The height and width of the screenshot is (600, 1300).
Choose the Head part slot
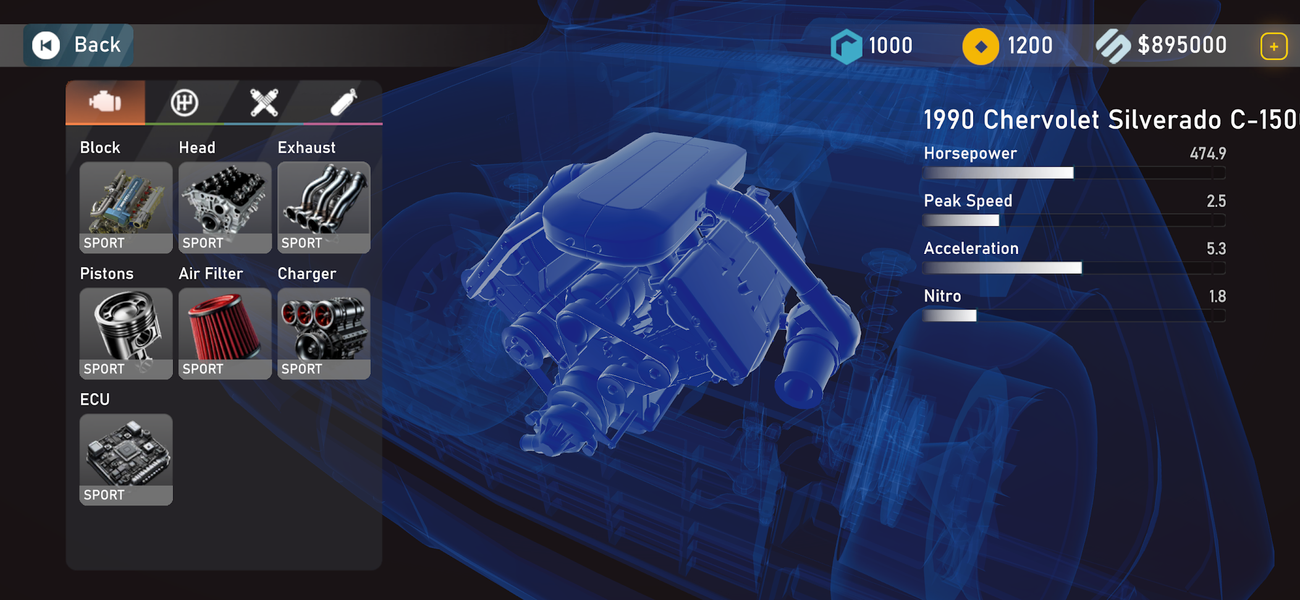pos(225,207)
